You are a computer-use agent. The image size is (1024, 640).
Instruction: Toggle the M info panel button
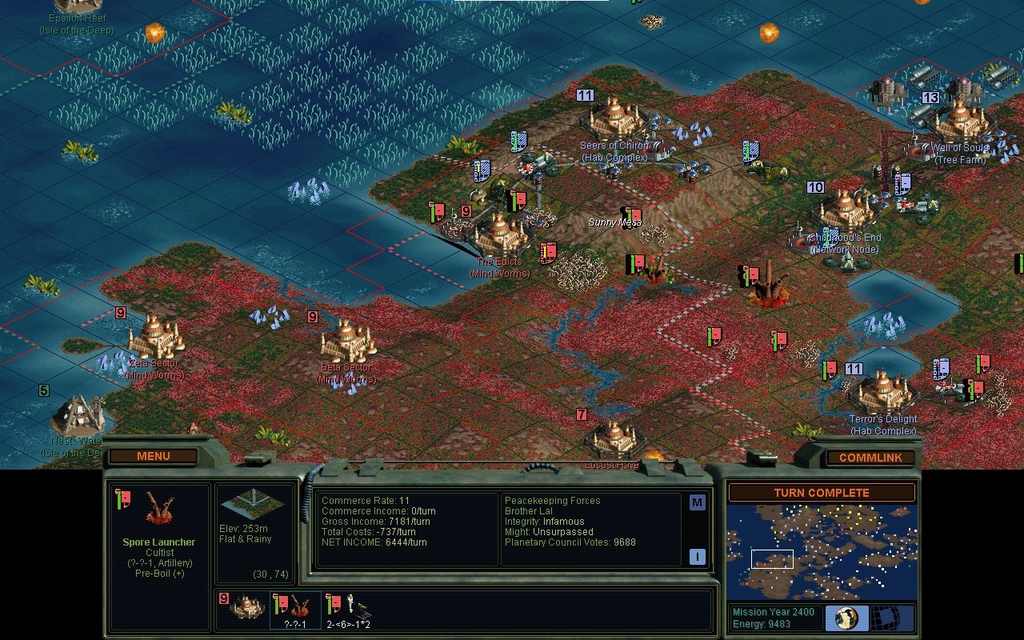coord(697,502)
